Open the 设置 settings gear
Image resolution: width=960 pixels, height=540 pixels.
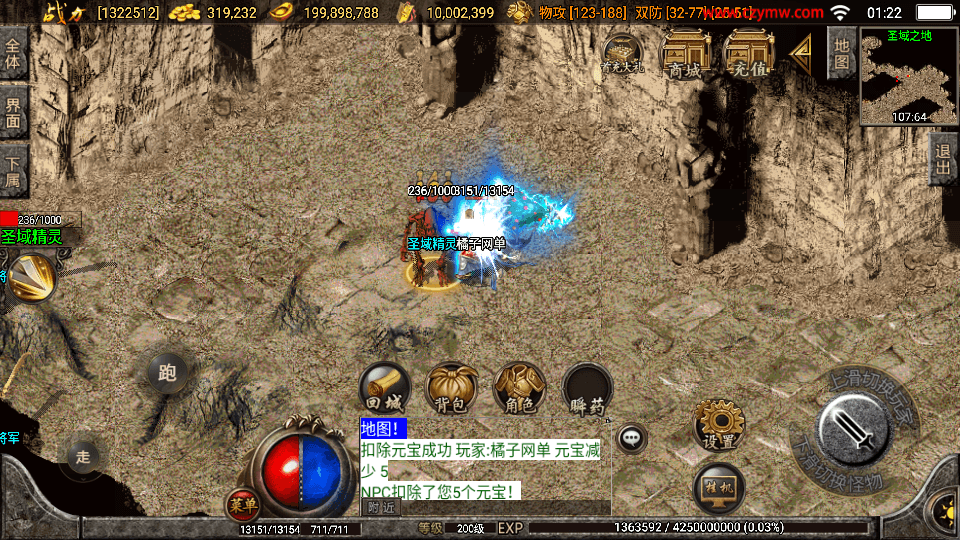click(x=718, y=424)
